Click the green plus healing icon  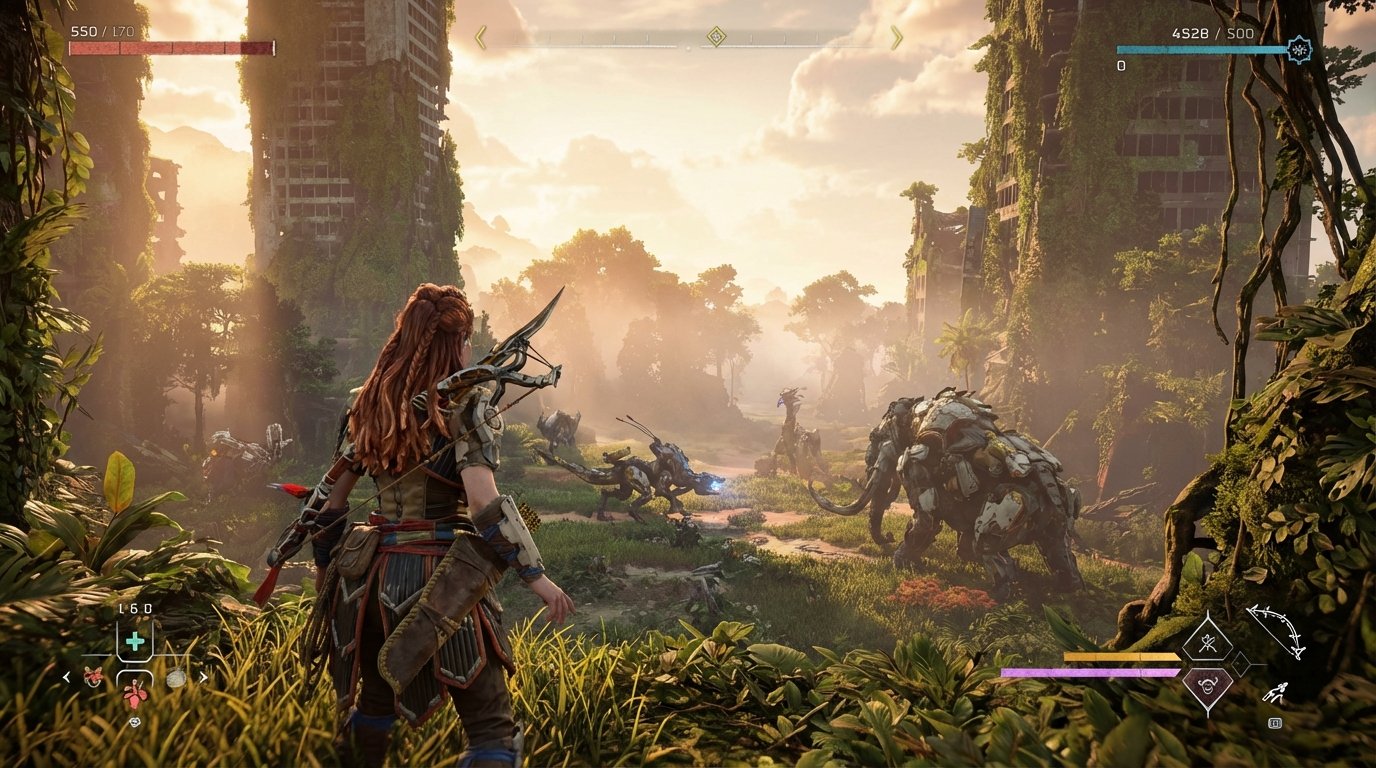click(x=134, y=640)
